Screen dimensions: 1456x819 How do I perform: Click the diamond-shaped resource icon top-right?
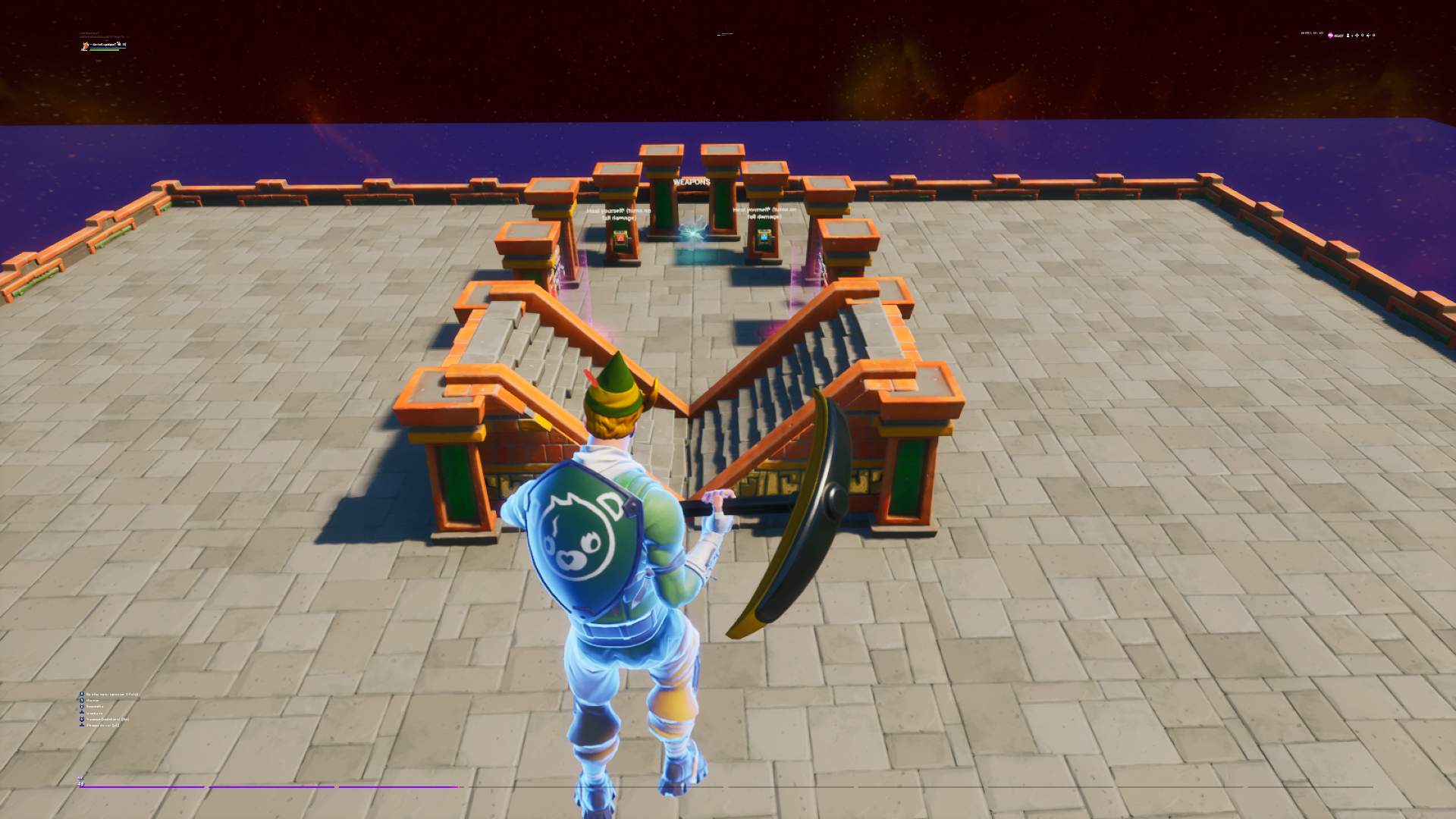coord(1357,36)
